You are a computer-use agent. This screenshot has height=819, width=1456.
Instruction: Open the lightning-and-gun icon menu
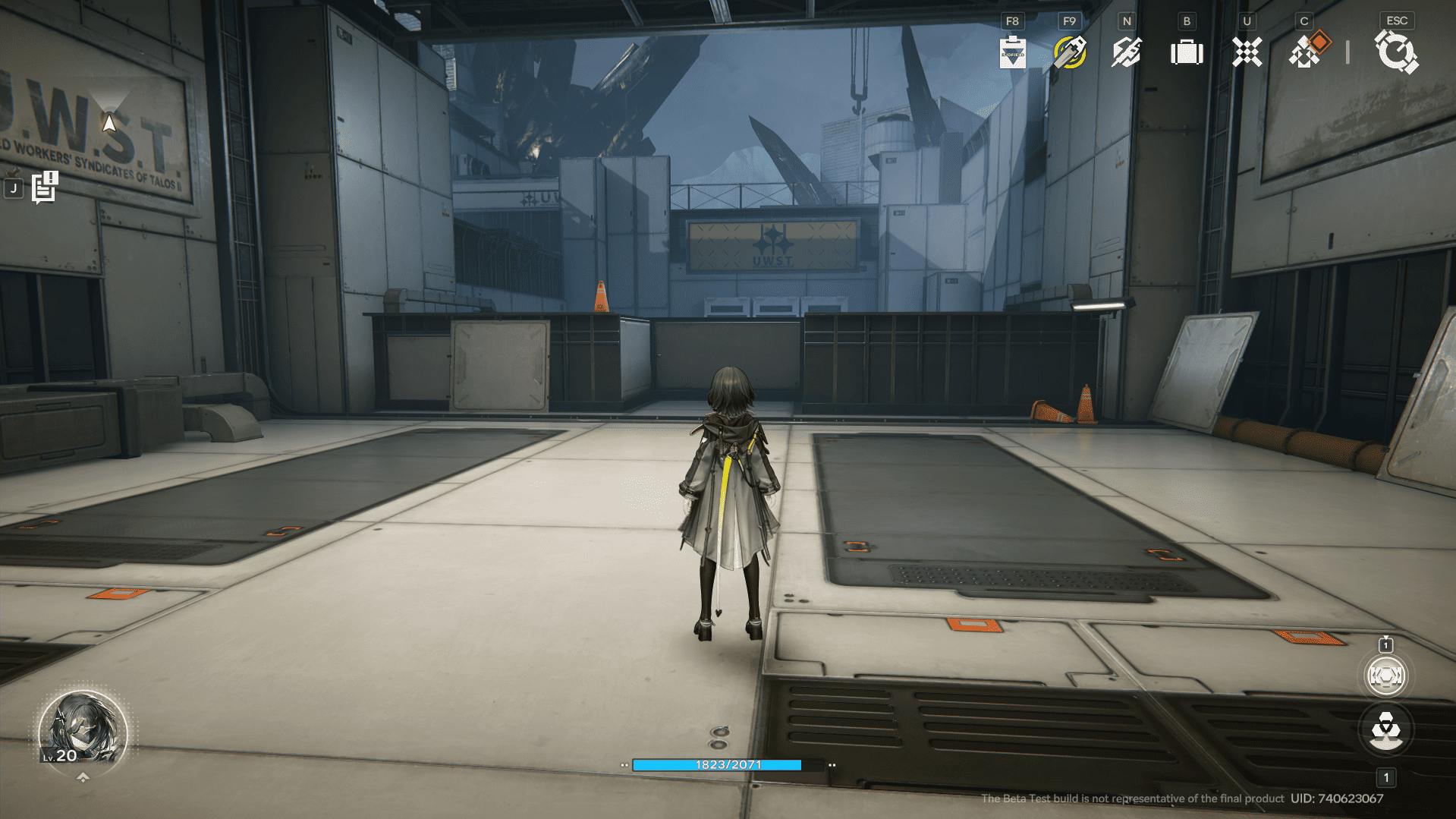[1127, 52]
